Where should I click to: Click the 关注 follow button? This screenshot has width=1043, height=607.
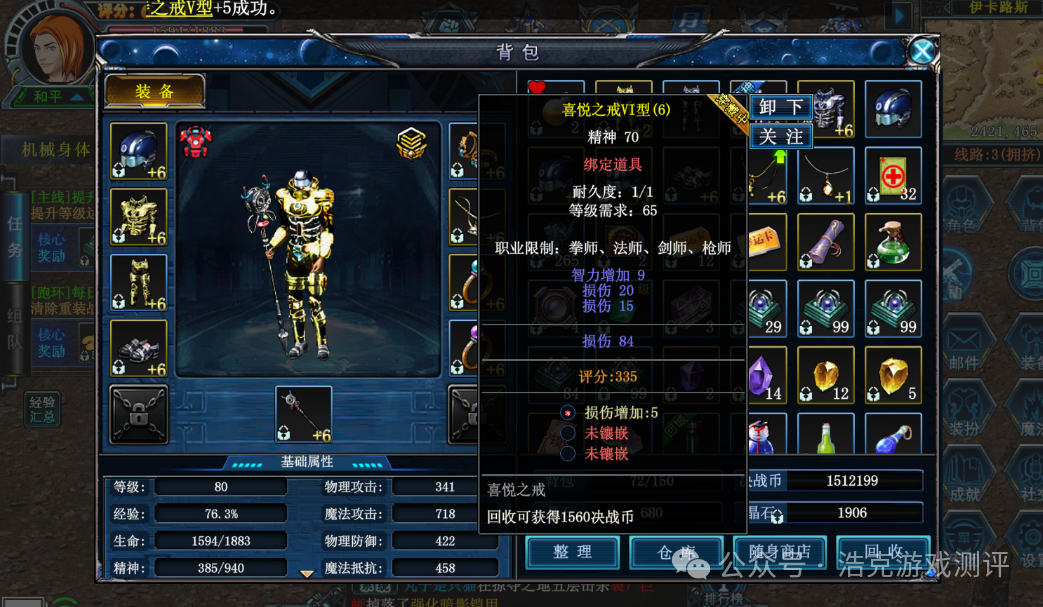tap(781, 135)
